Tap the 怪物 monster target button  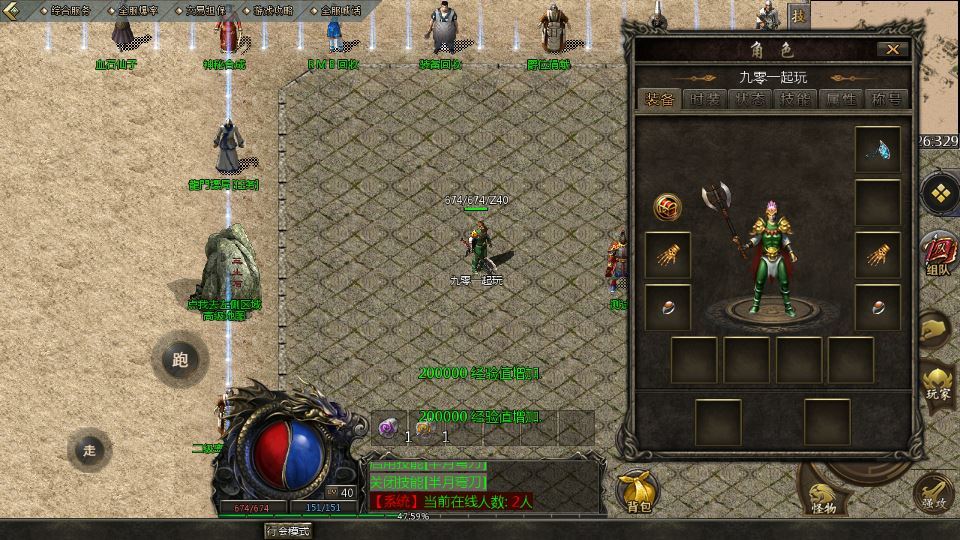click(x=823, y=497)
